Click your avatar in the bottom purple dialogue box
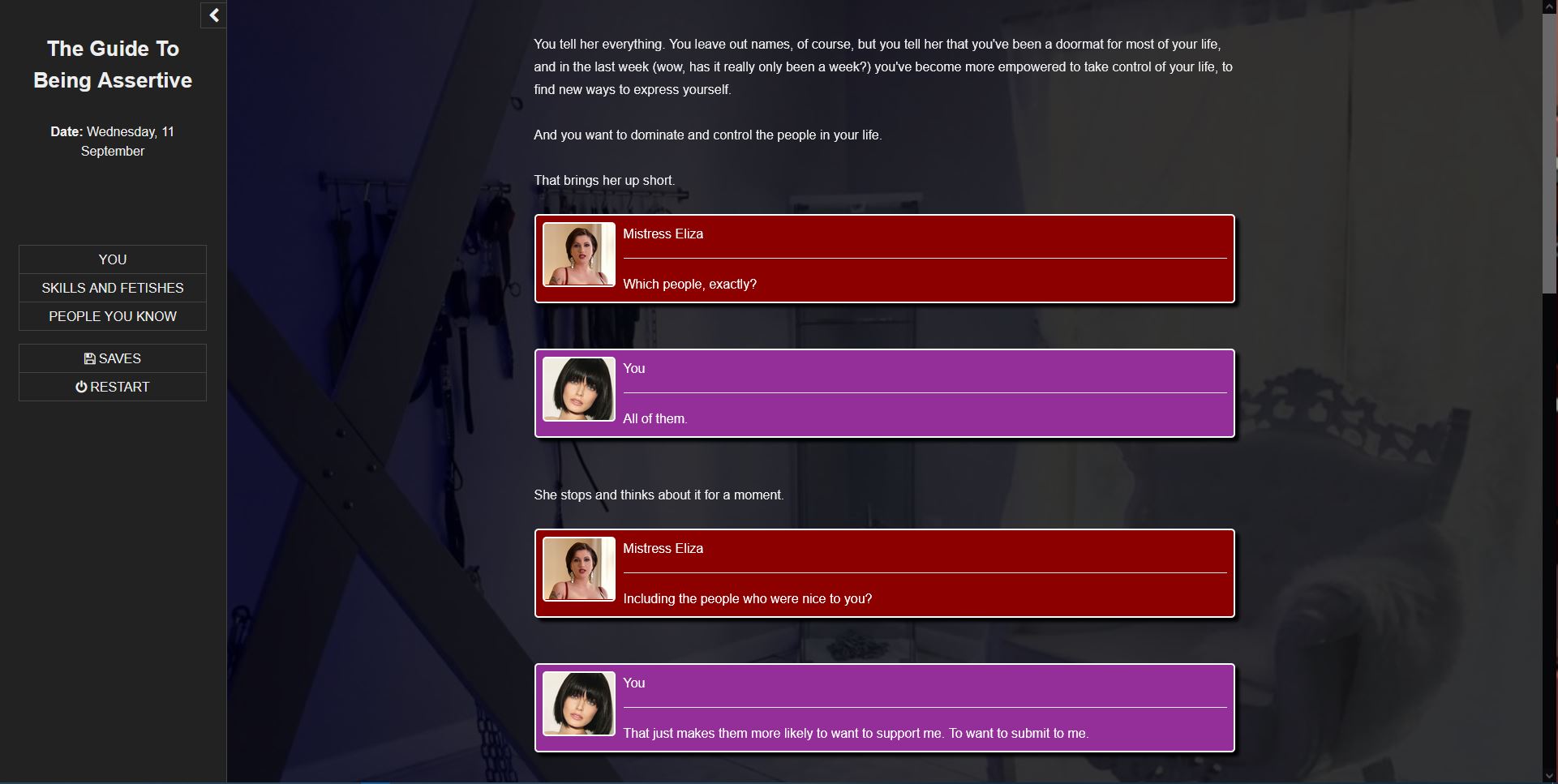Image resolution: width=1558 pixels, height=784 pixels. 578,704
